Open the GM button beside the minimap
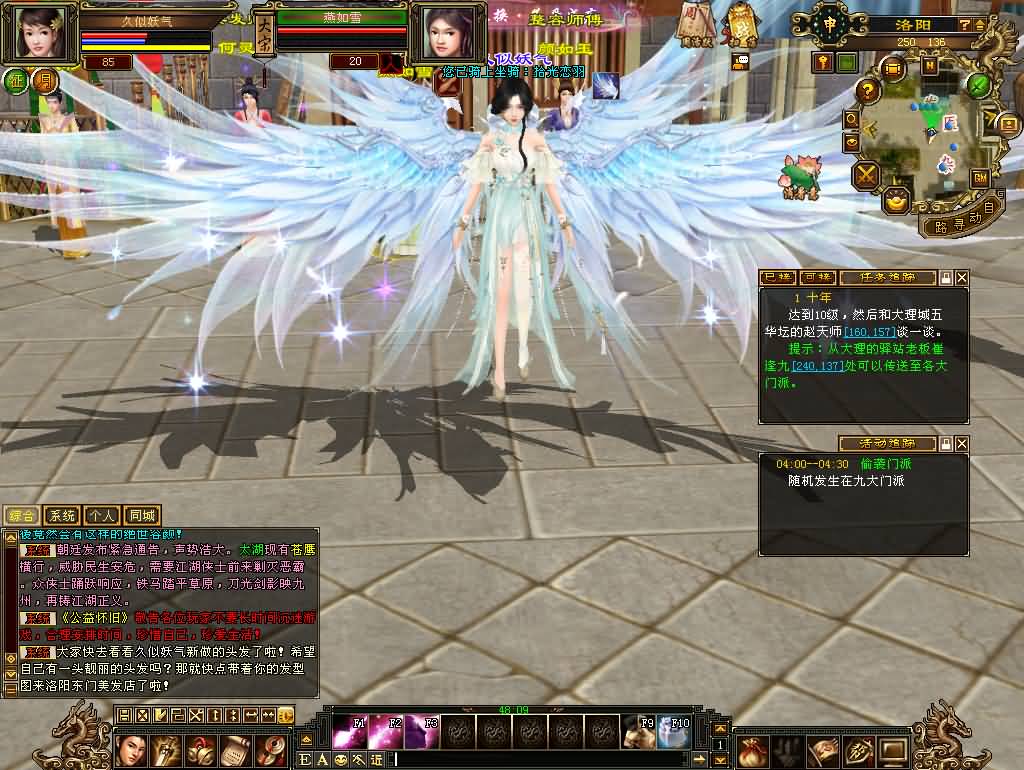1024x770 pixels. [980, 177]
